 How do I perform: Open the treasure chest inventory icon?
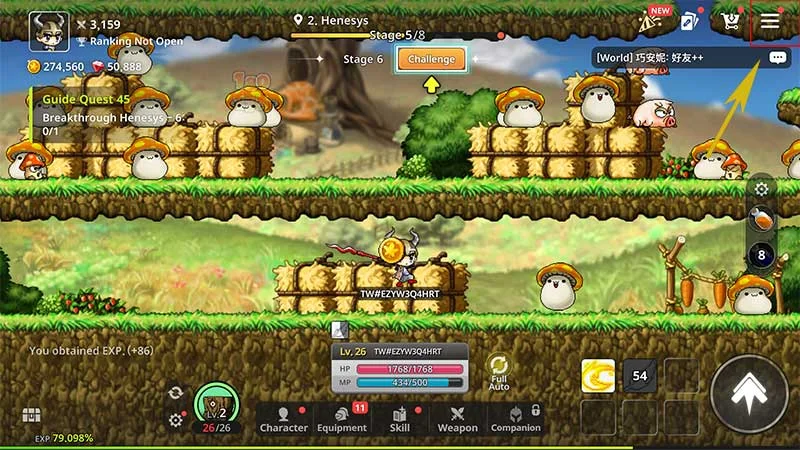[31, 415]
